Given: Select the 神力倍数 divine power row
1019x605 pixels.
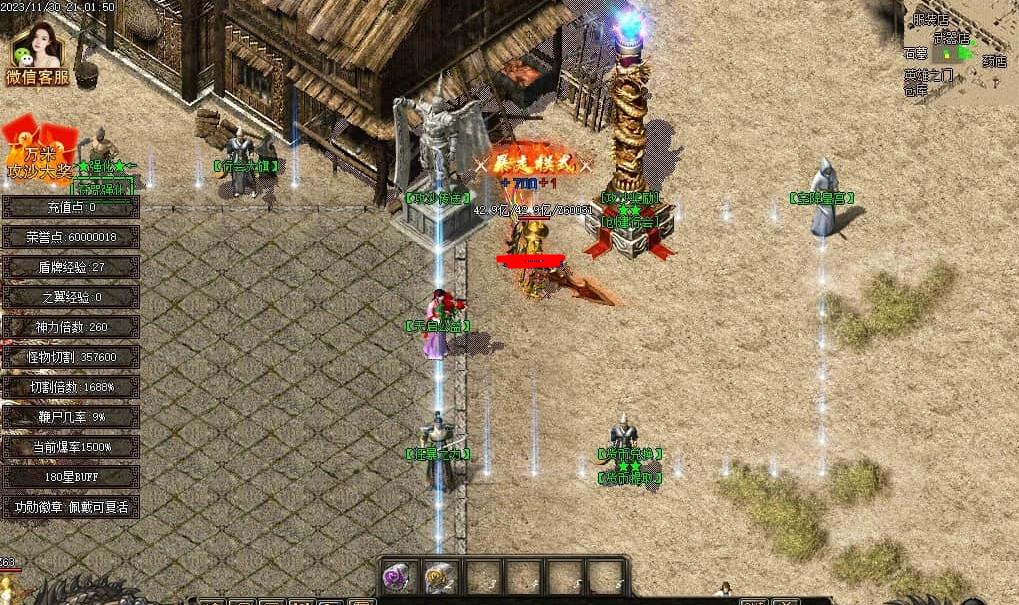Looking at the screenshot, I should 70,327.
